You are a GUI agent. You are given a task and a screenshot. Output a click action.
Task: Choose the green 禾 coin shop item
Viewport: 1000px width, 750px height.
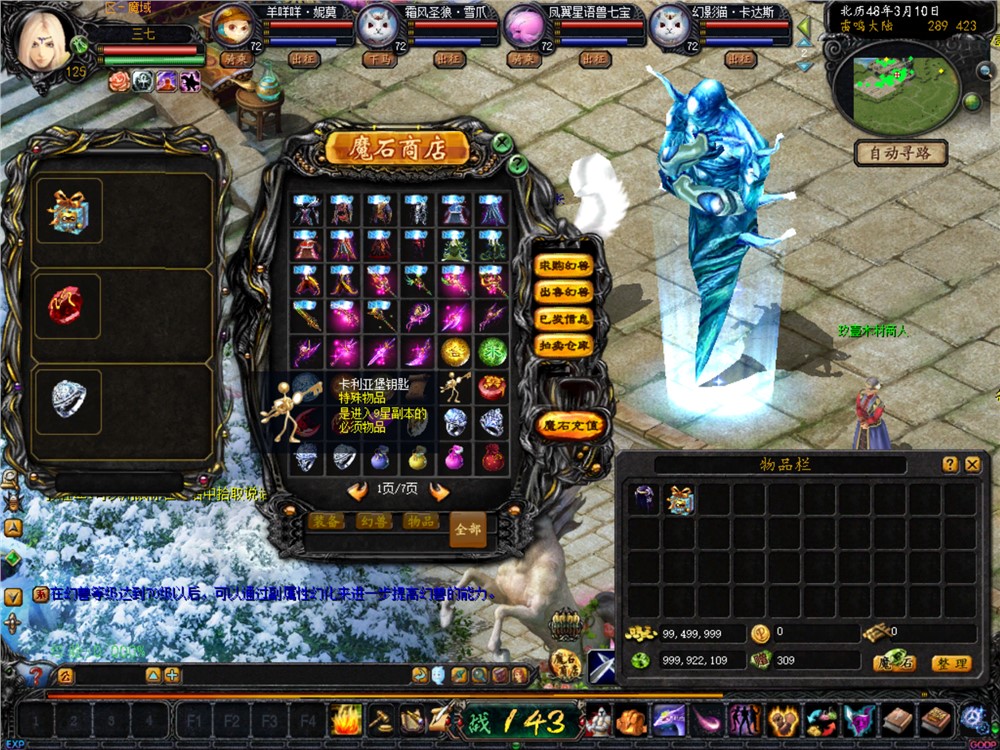(x=491, y=351)
